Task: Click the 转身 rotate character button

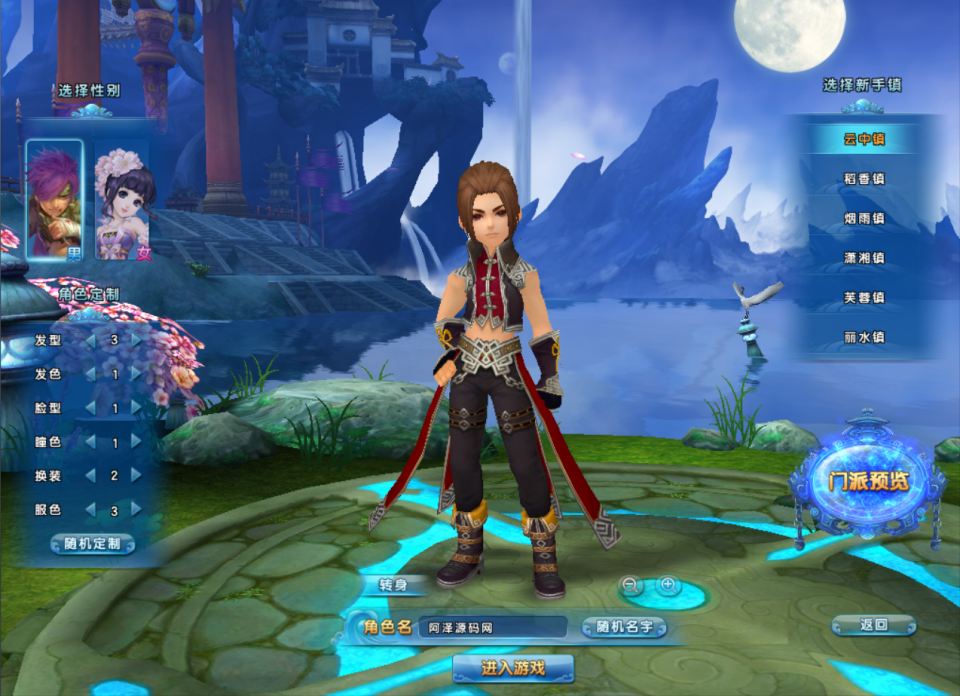Action: (x=392, y=585)
